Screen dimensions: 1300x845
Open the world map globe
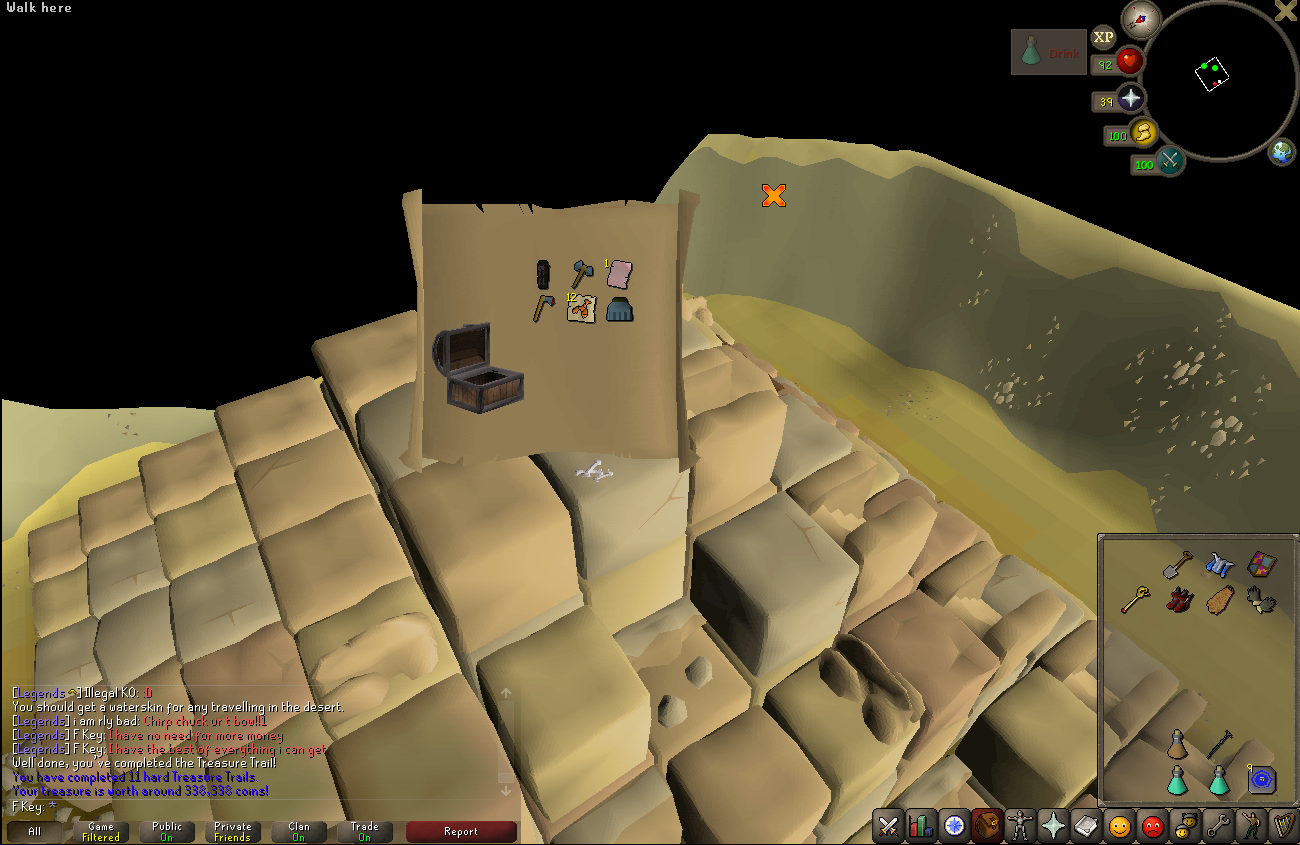click(x=1283, y=152)
